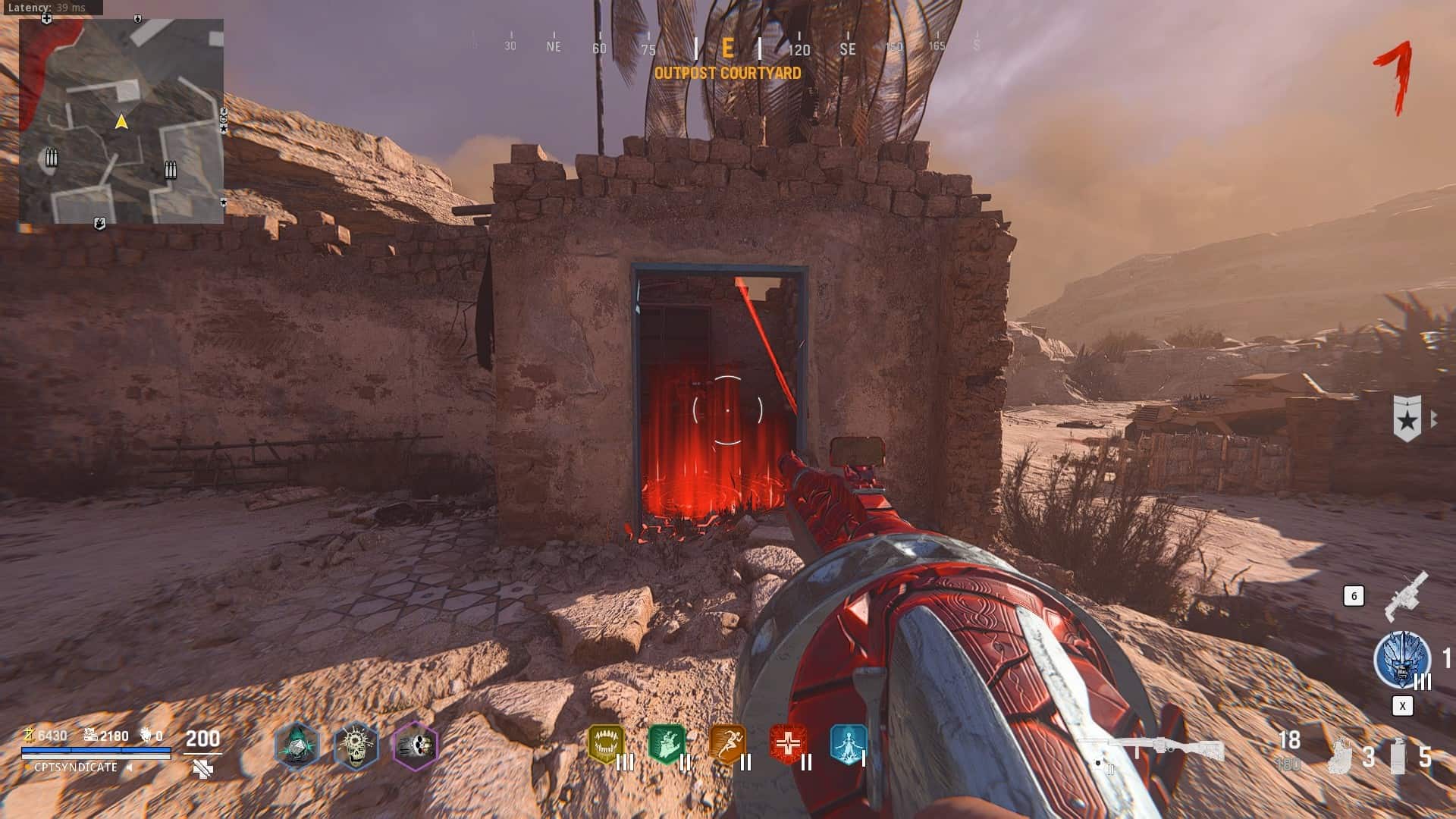Click the orange running man perk icon

tap(727, 744)
